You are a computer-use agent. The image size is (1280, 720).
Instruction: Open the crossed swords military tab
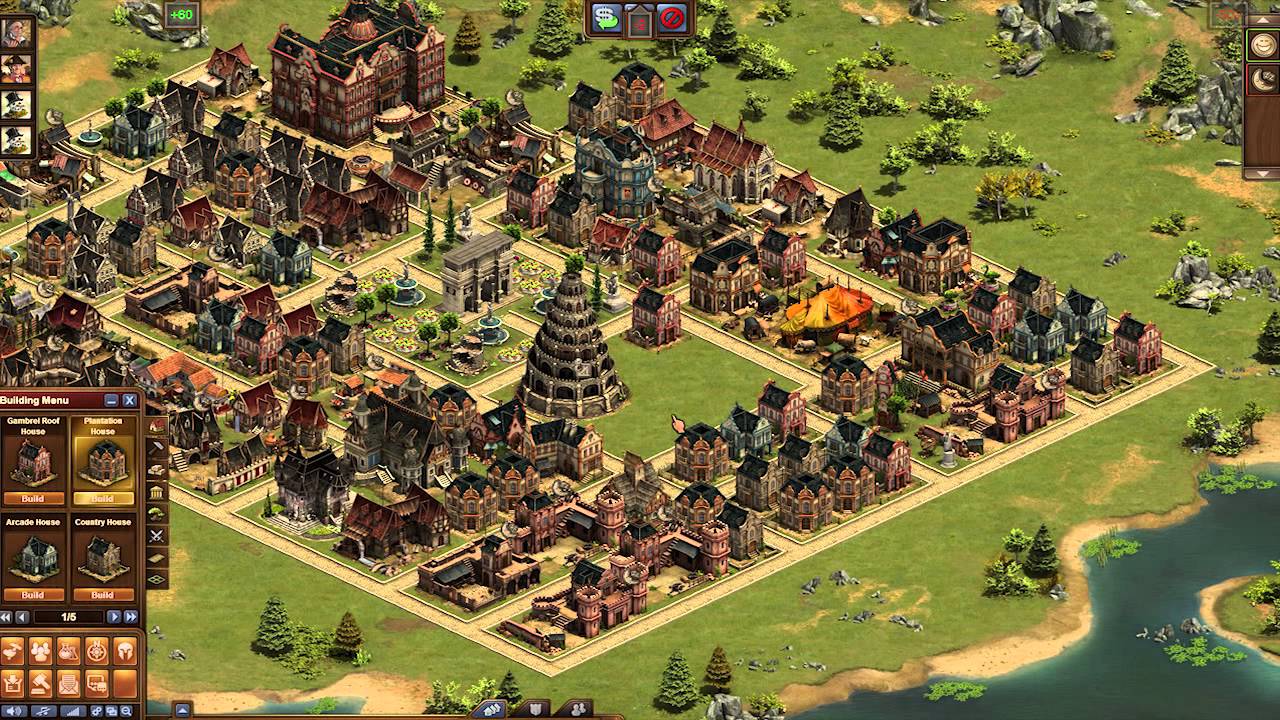point(157,536)
